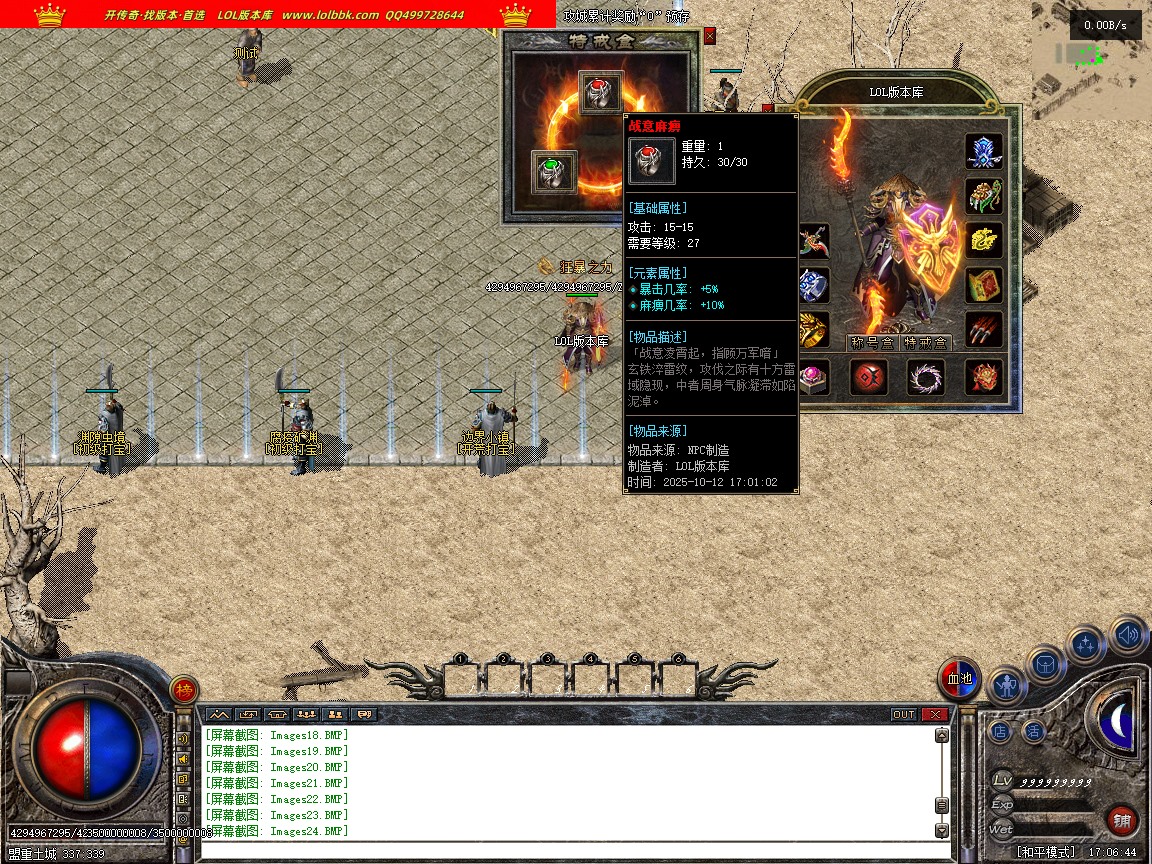Select the red claws equipment slot
This screenshot has height=864, width=1152.
point(984,330)
